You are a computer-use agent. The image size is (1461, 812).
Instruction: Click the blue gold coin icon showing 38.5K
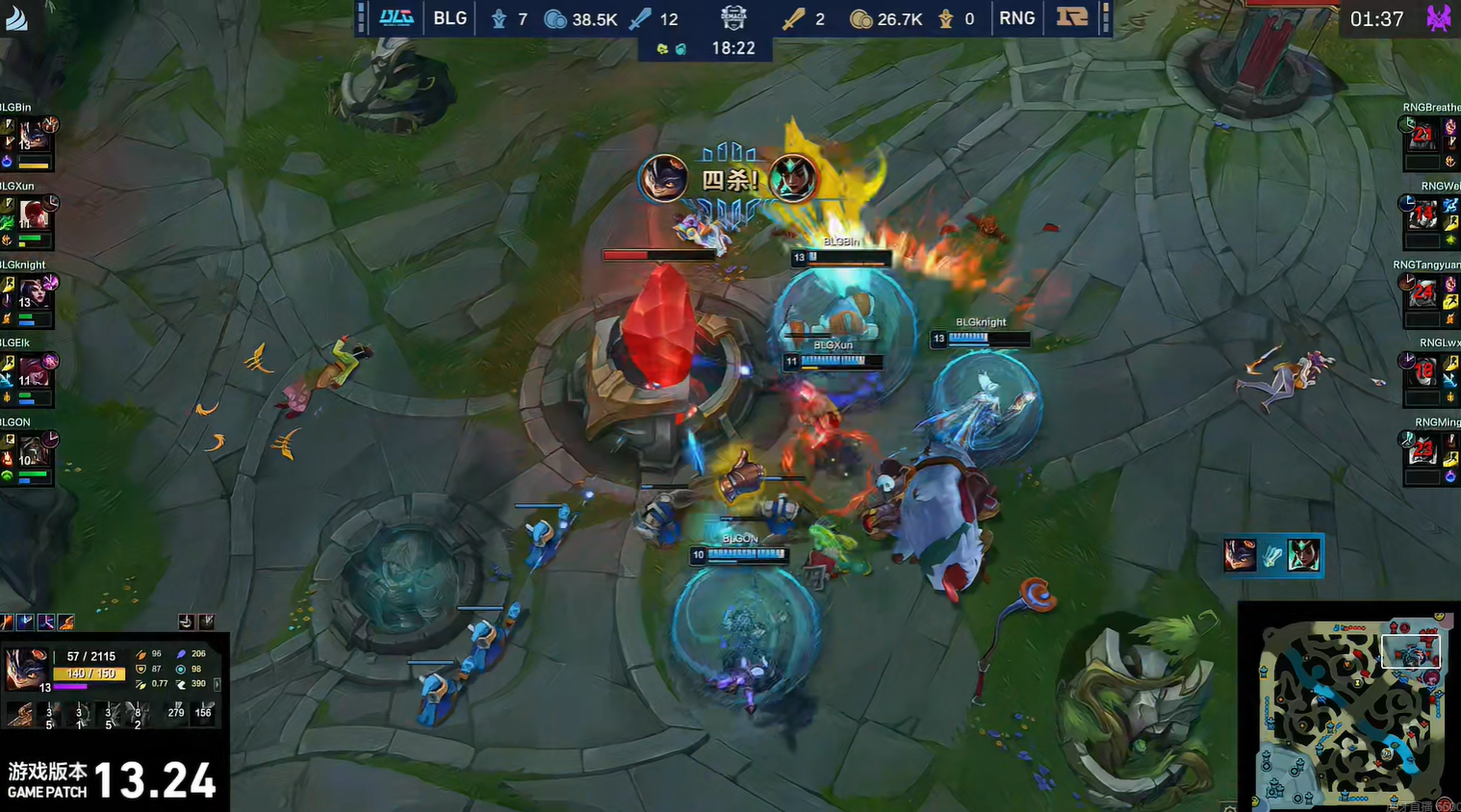555,18
